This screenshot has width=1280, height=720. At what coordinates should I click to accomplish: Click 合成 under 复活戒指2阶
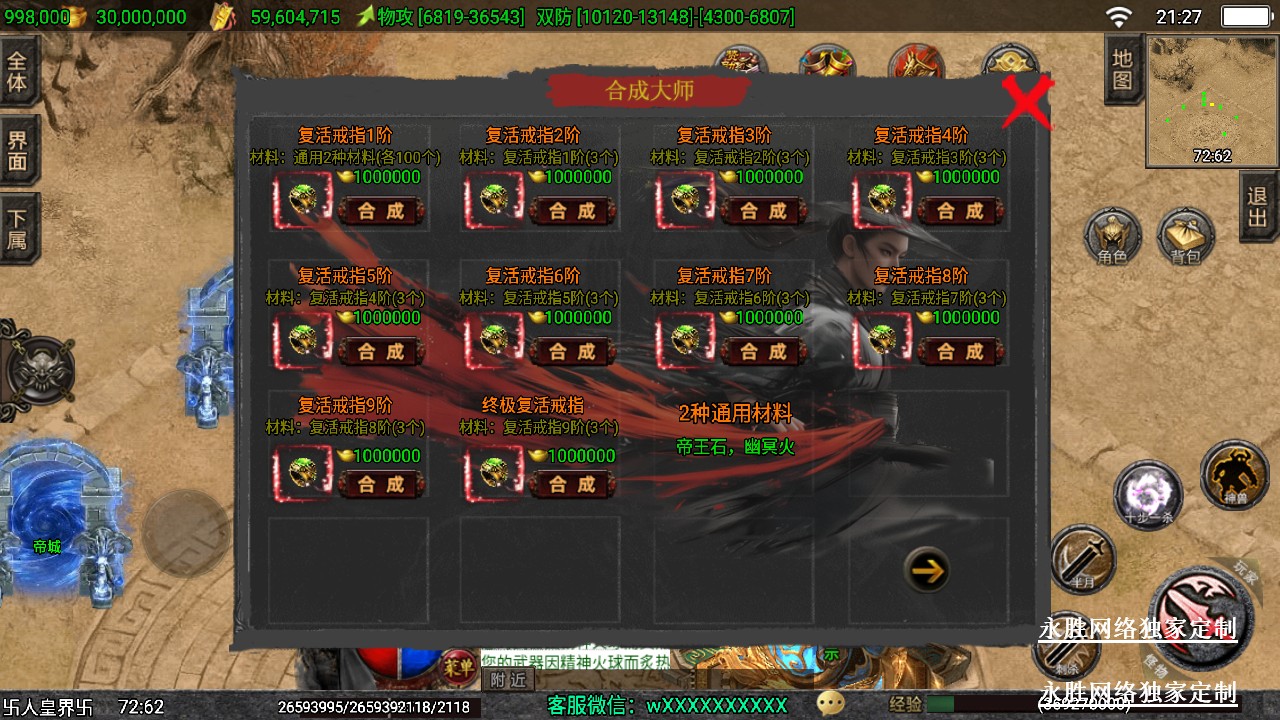(x=573, y=211)
